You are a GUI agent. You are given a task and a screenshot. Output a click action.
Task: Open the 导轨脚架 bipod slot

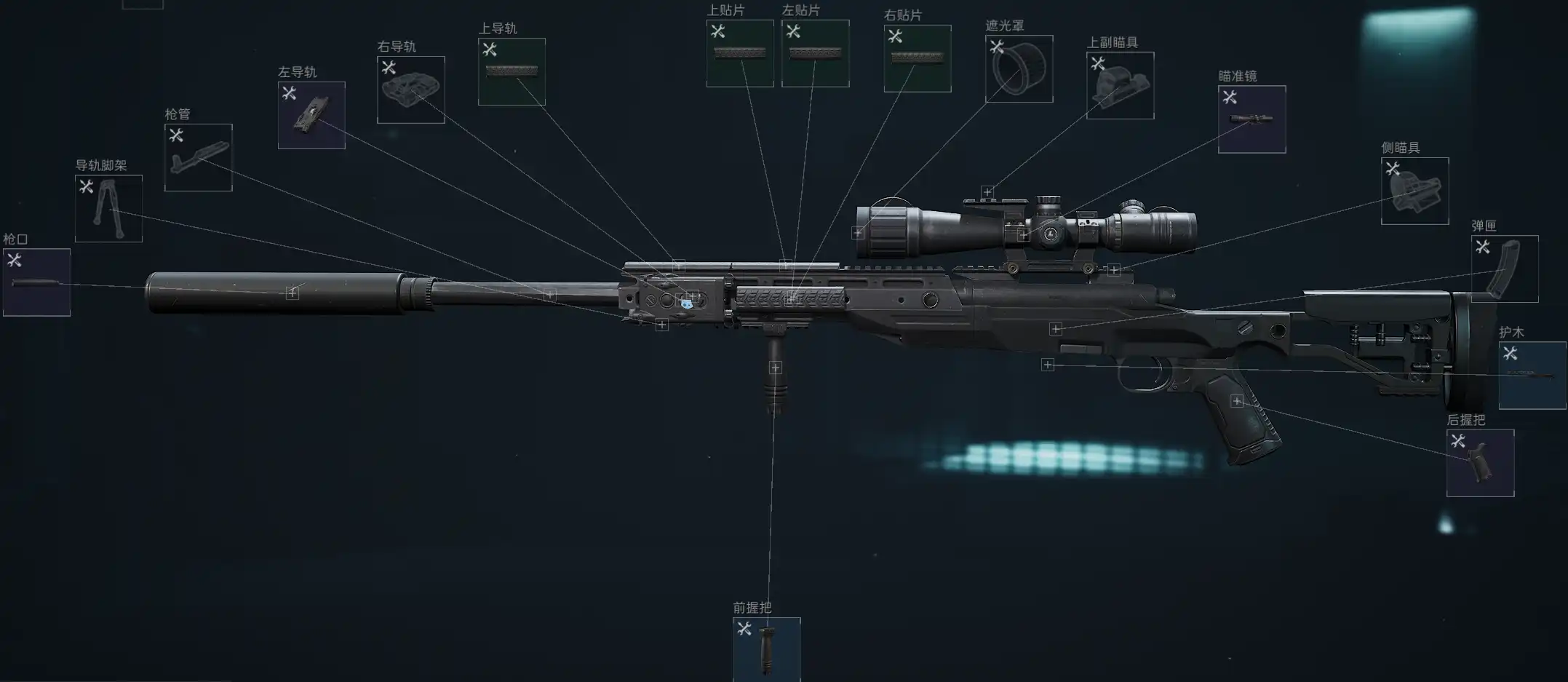[108, 209]
